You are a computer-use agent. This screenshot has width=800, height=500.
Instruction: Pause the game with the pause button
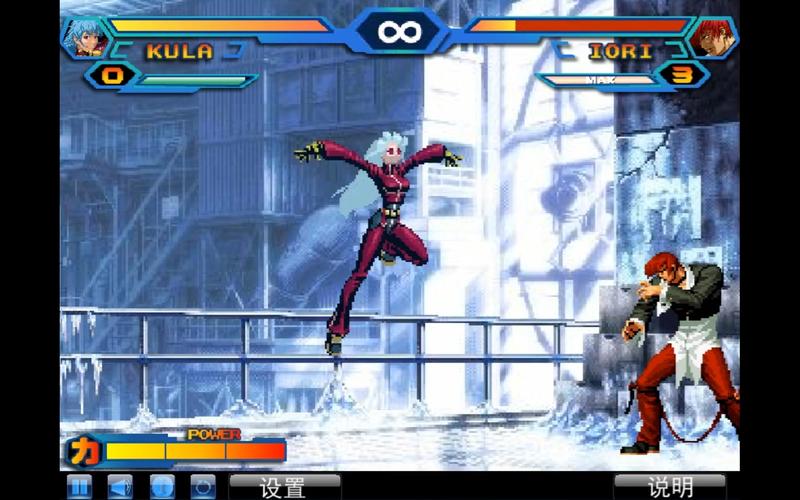click(x=79, y=487)
